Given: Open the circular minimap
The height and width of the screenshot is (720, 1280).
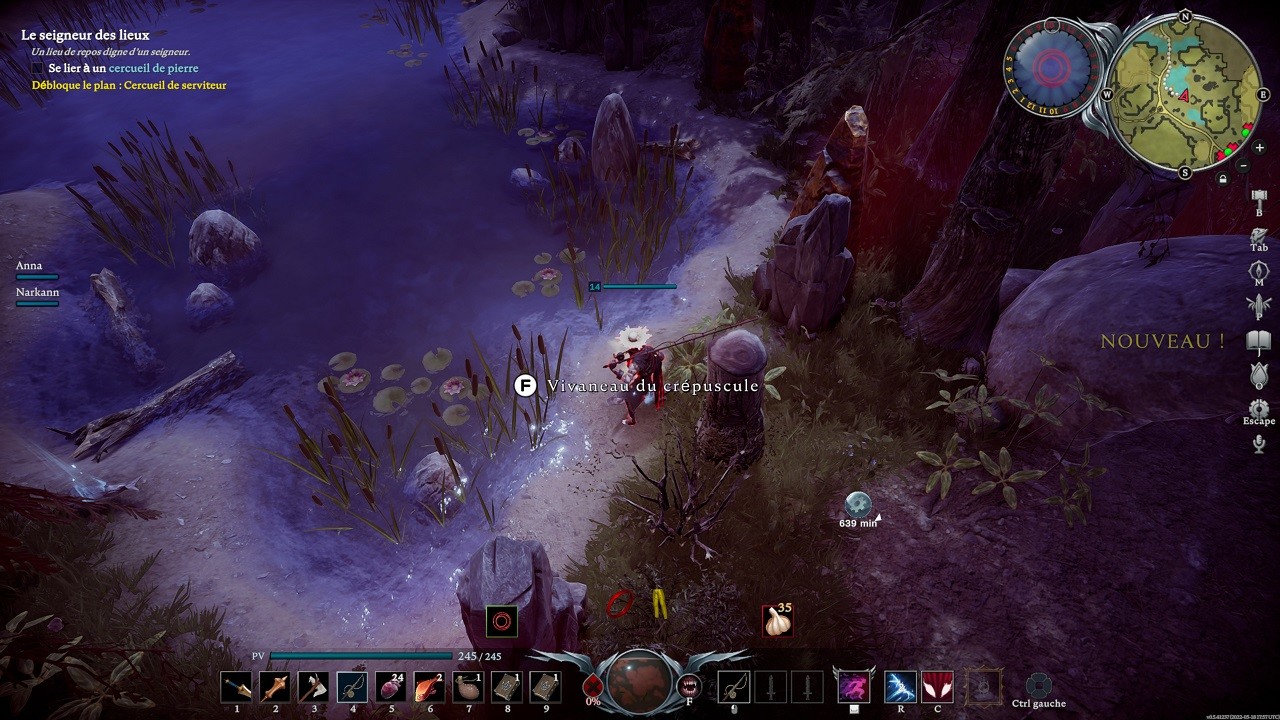Looking at the screenshot, I should coord(1186,92).
